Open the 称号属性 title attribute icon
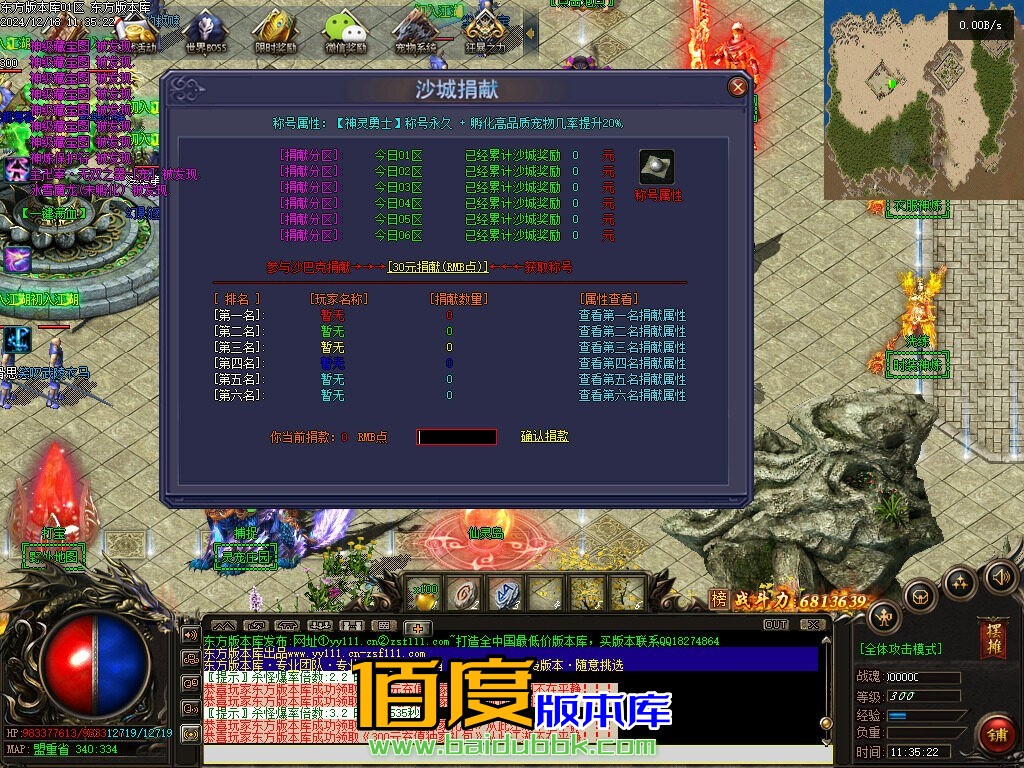 657,167
